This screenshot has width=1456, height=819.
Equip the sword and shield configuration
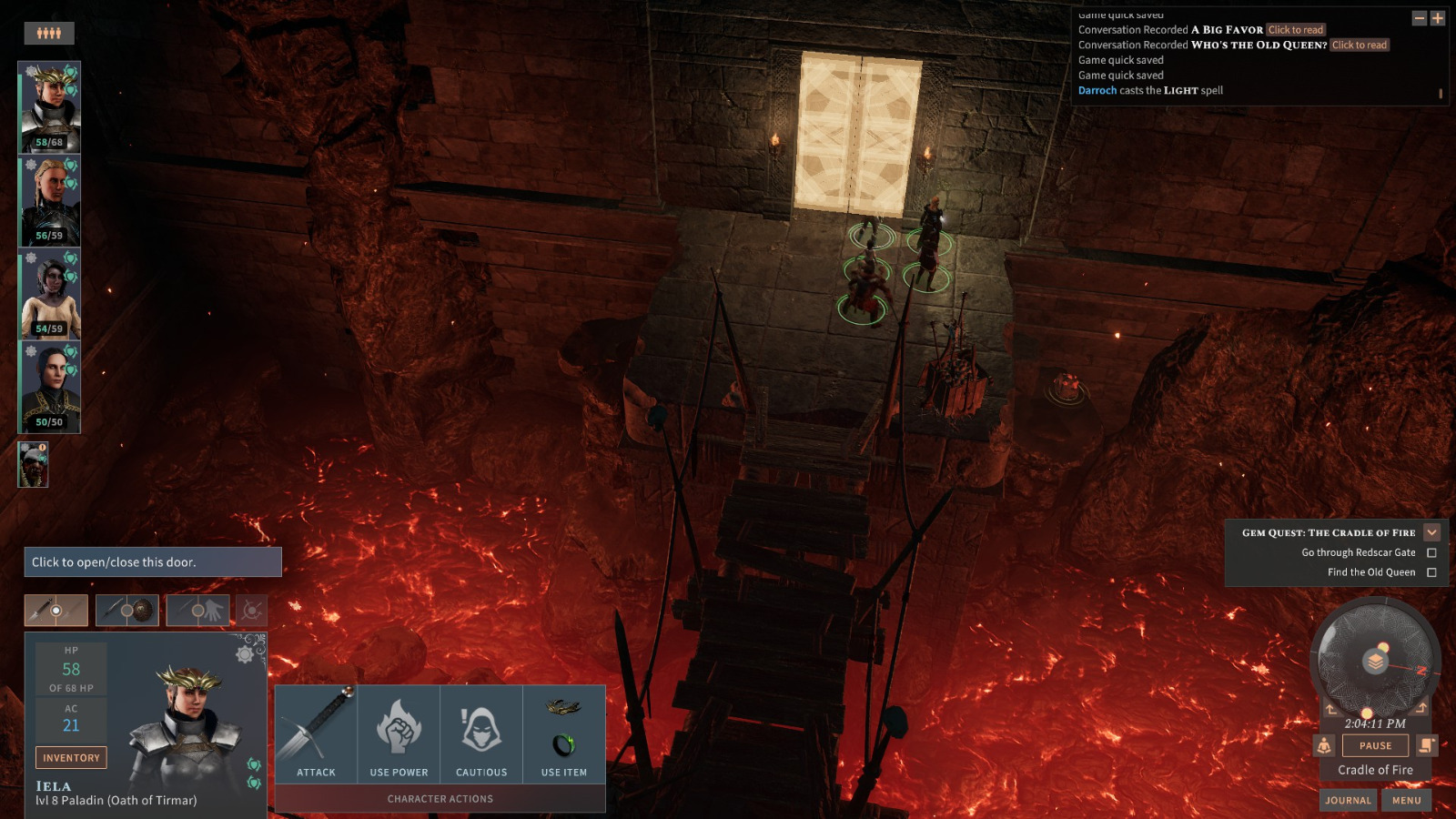tap(127, 610)
